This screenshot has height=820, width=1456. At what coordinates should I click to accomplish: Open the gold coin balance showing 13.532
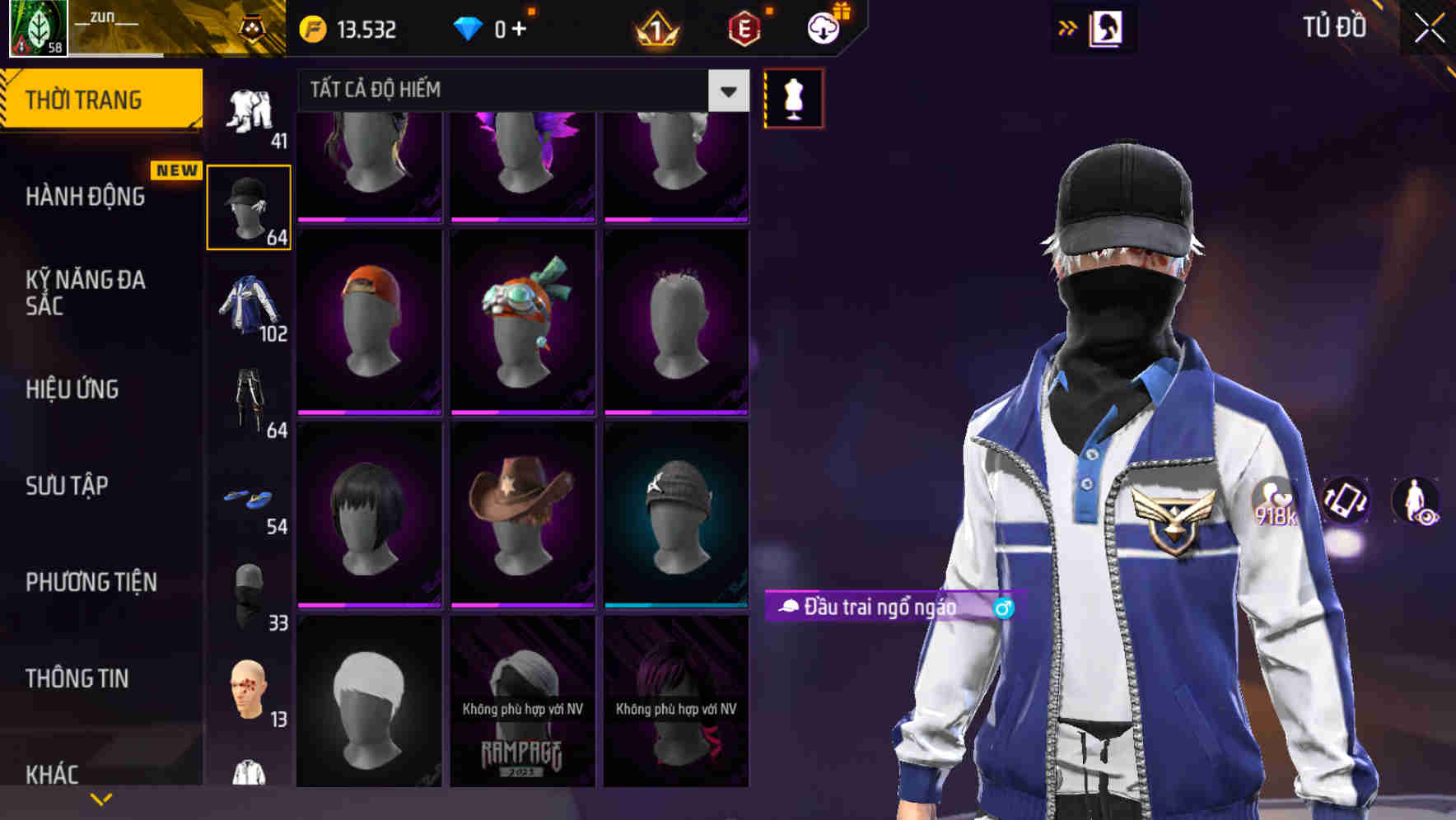[354, 28]
